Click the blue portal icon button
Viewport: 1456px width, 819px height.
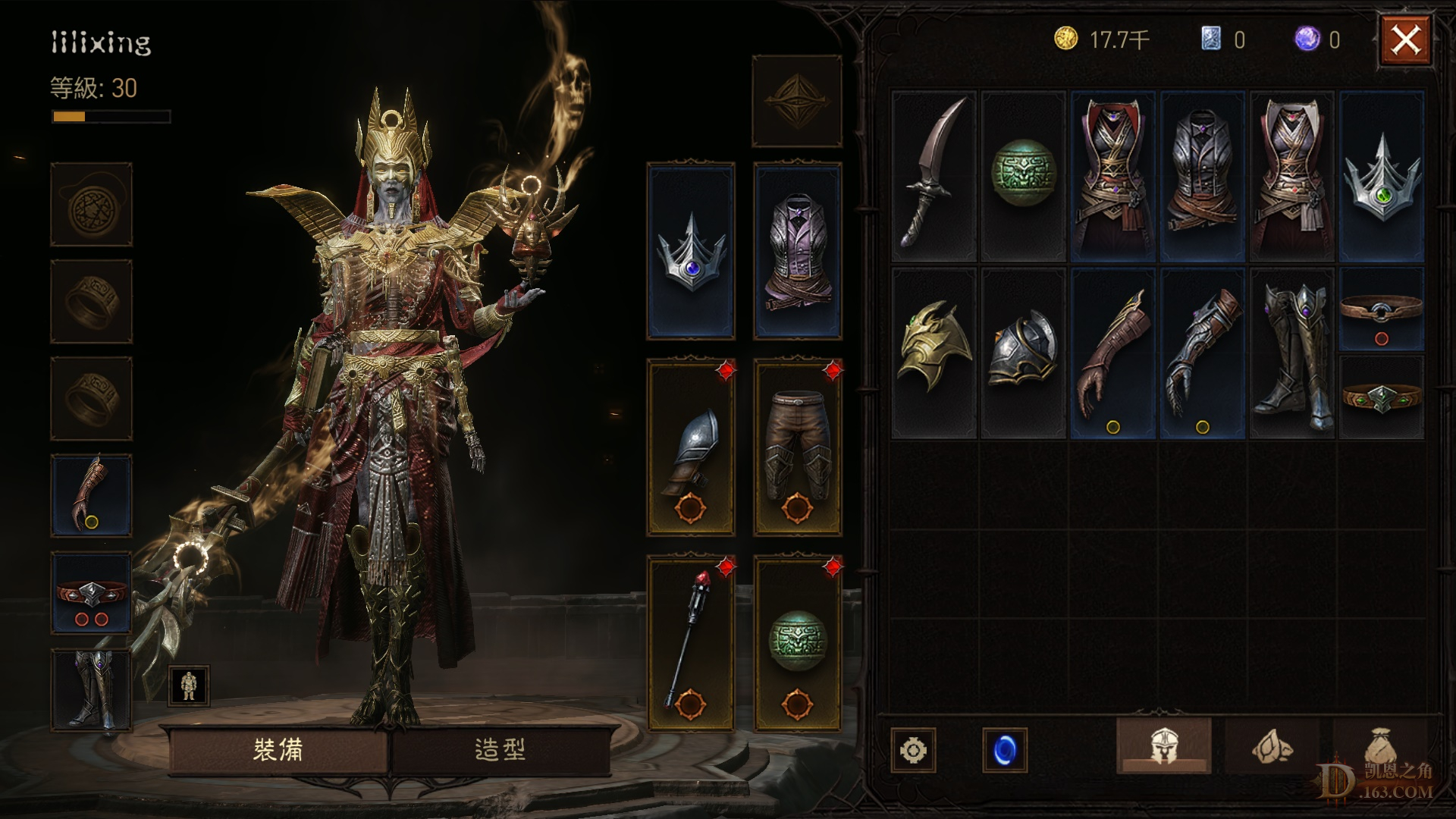1004,750
